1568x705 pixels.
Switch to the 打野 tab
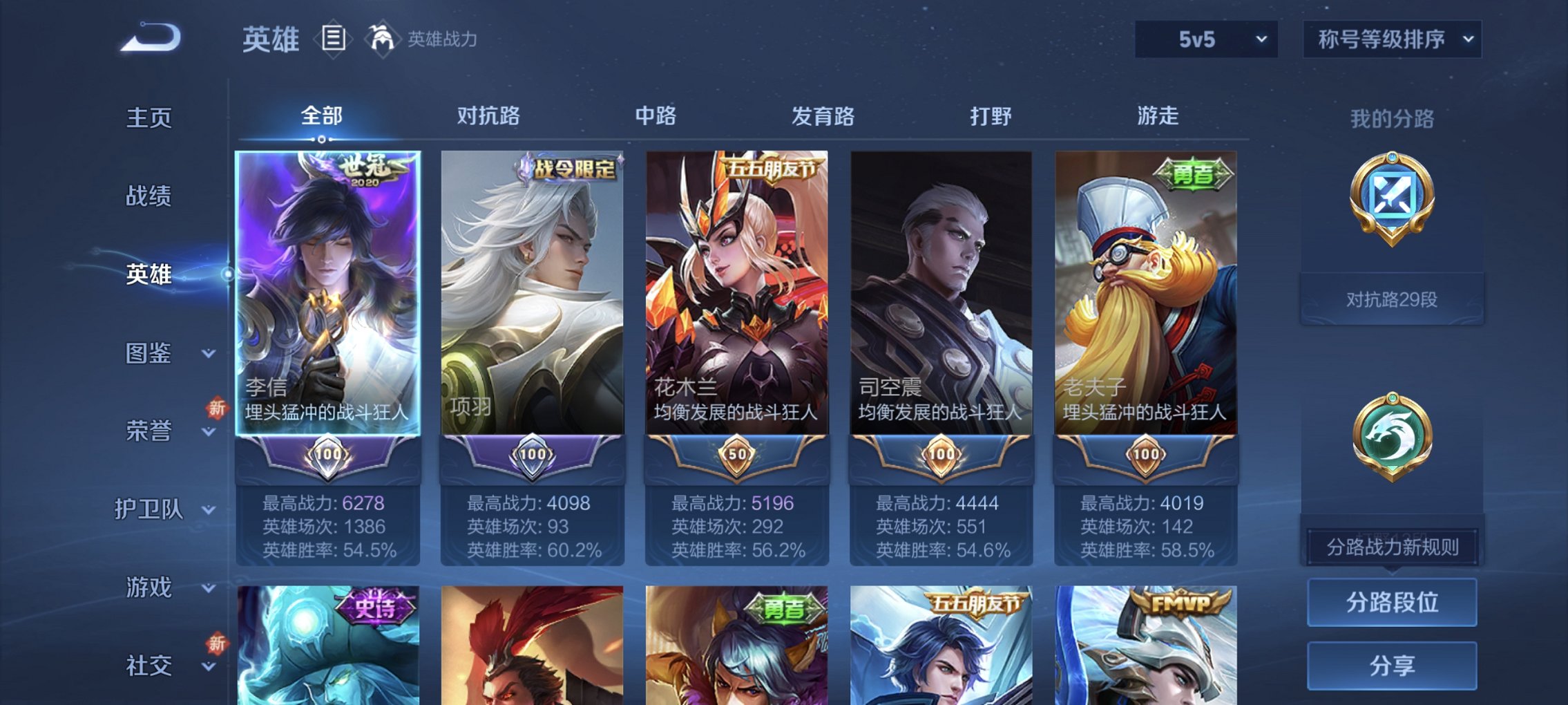[991, 116]
